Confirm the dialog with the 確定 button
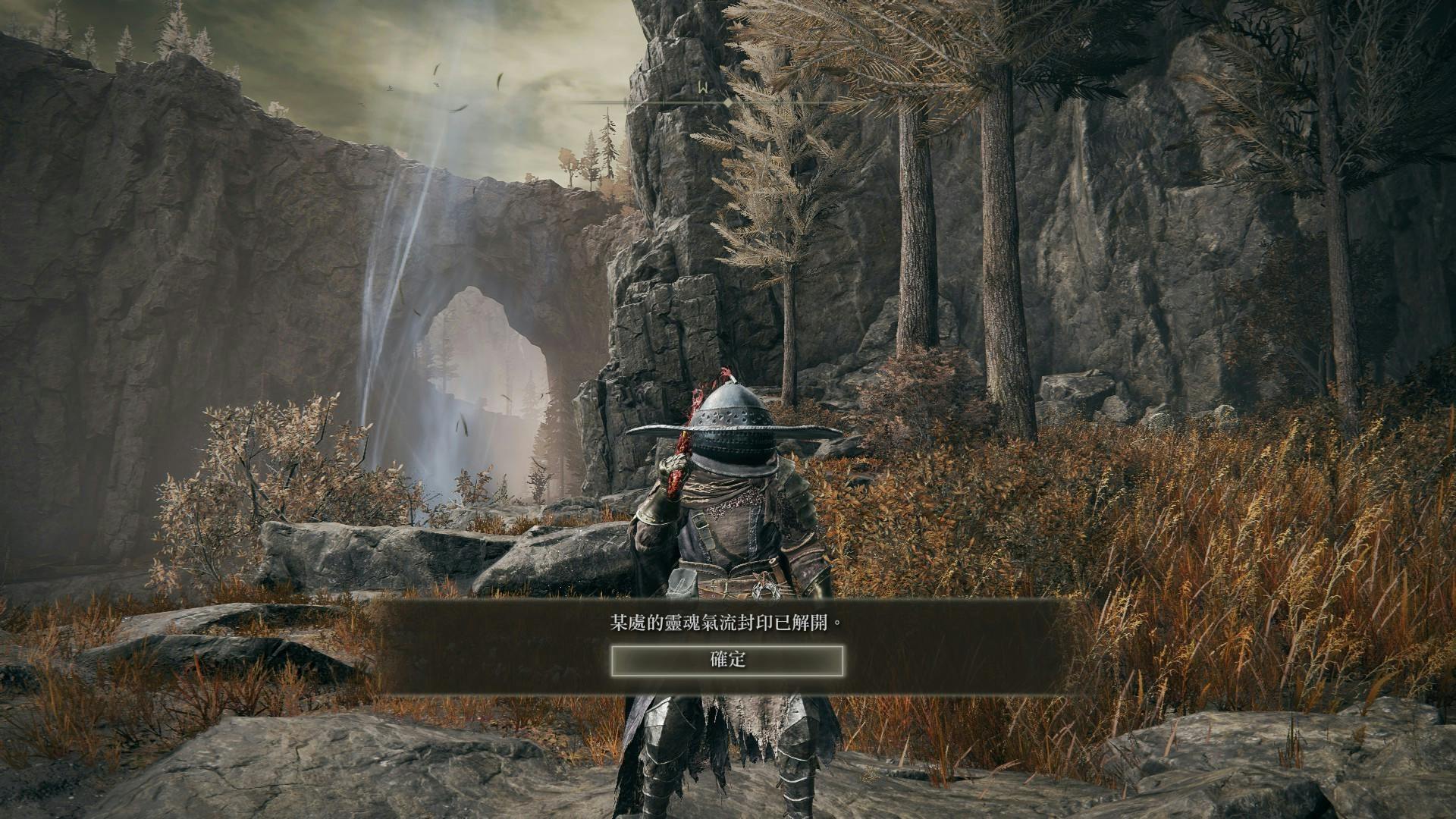This screenshot has width=1456, height=819. coord(727,661)
